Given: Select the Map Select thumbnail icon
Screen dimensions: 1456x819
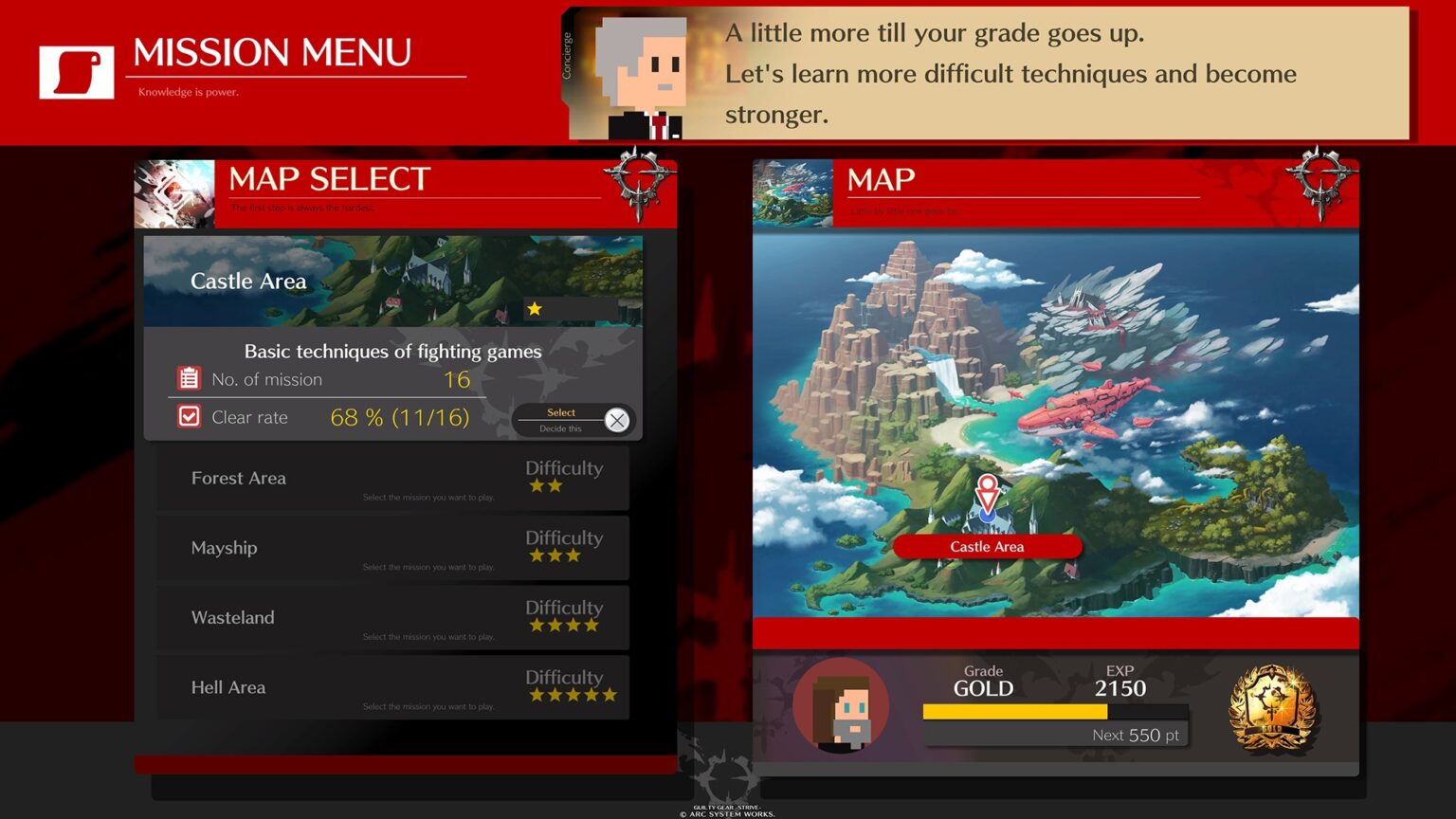Looking at the screenshot, I should (174, 192).
